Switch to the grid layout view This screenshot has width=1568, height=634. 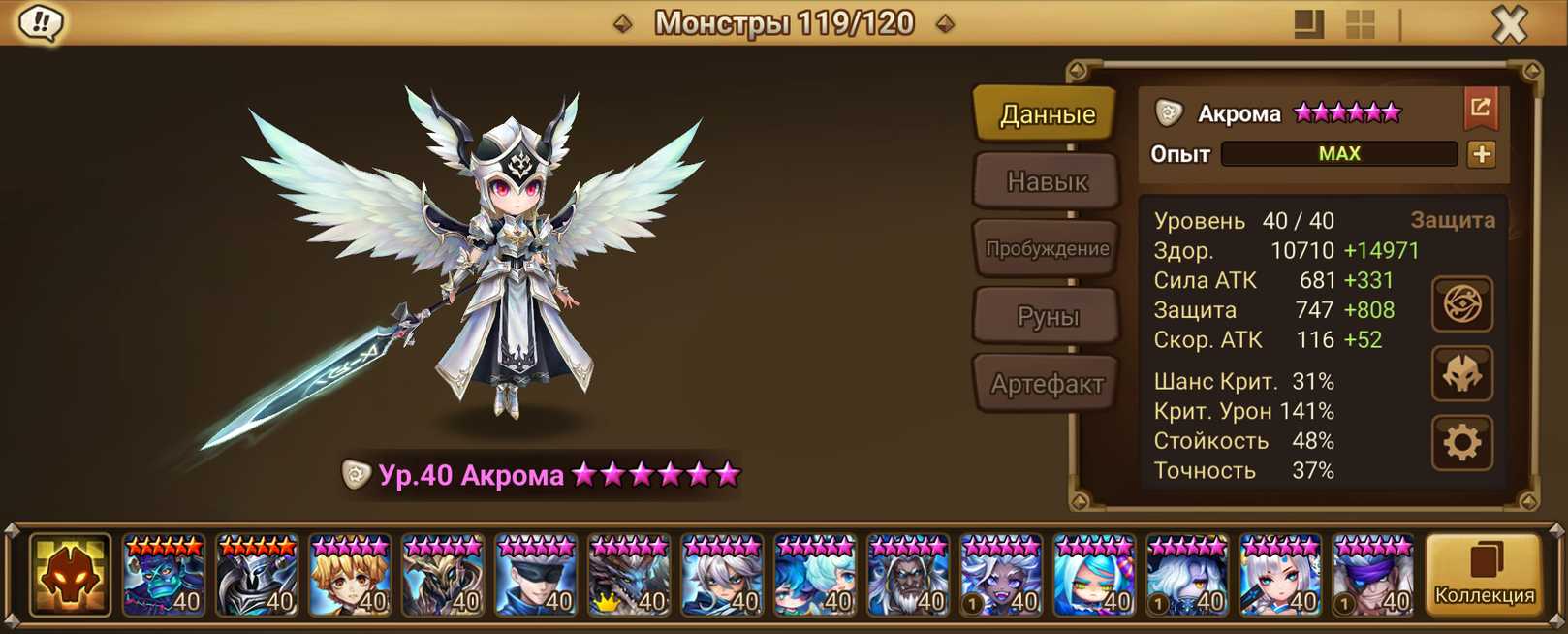1360,24
